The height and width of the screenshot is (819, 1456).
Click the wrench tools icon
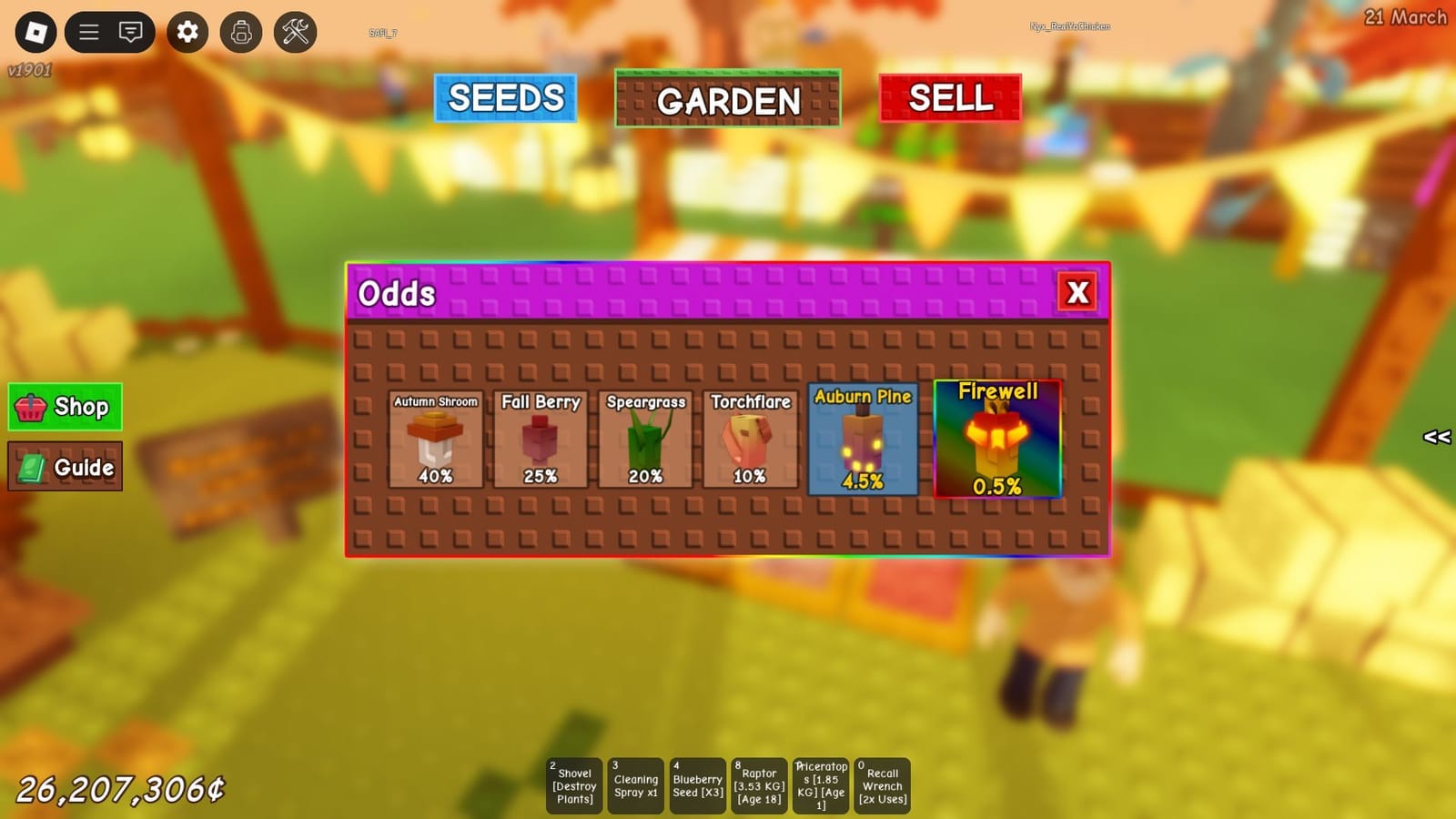pos(294,32)
